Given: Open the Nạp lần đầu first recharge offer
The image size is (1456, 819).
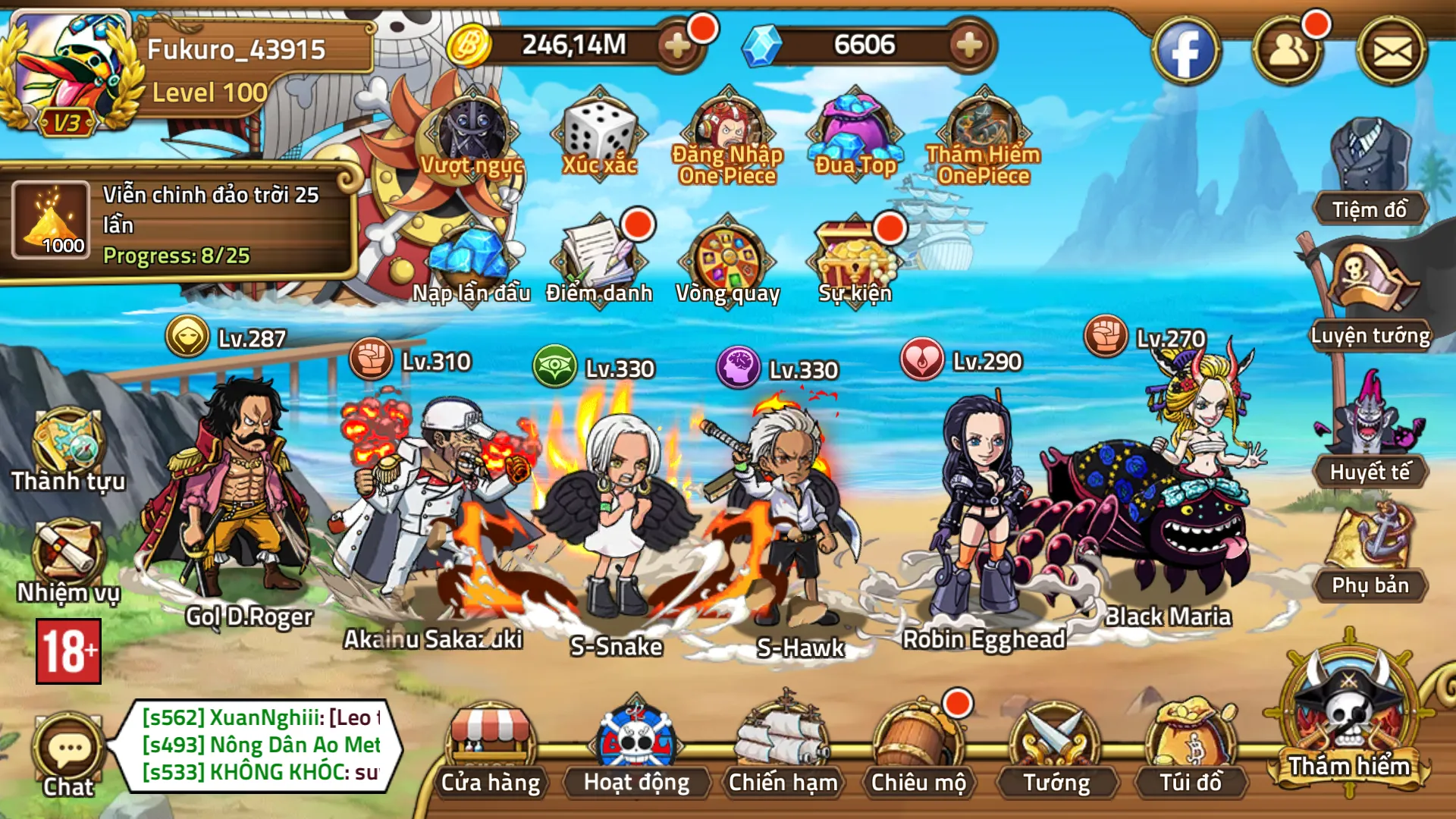Looking at the screenshot, I should (470, 258).
